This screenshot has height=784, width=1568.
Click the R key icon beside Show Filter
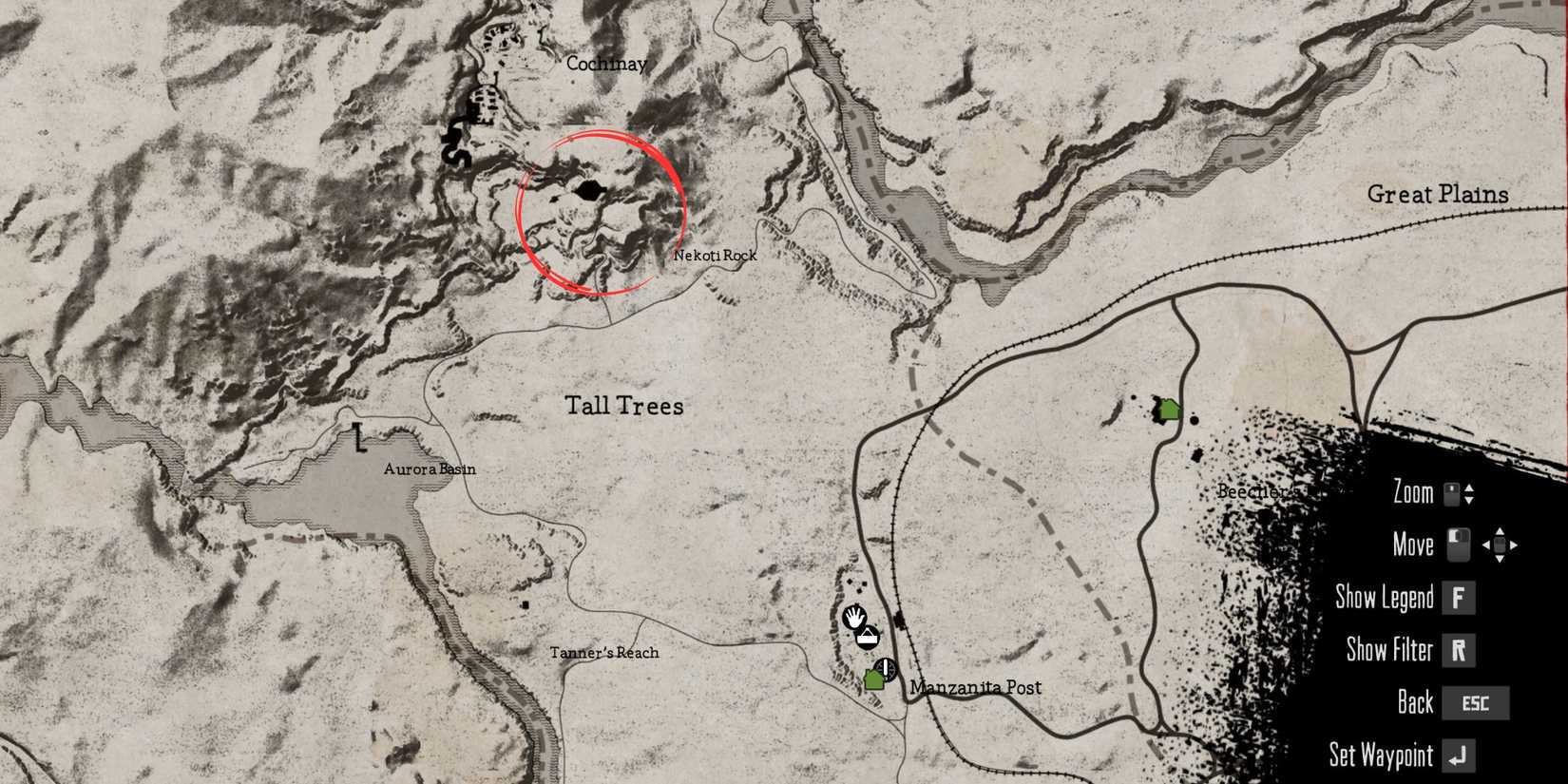1460,651
